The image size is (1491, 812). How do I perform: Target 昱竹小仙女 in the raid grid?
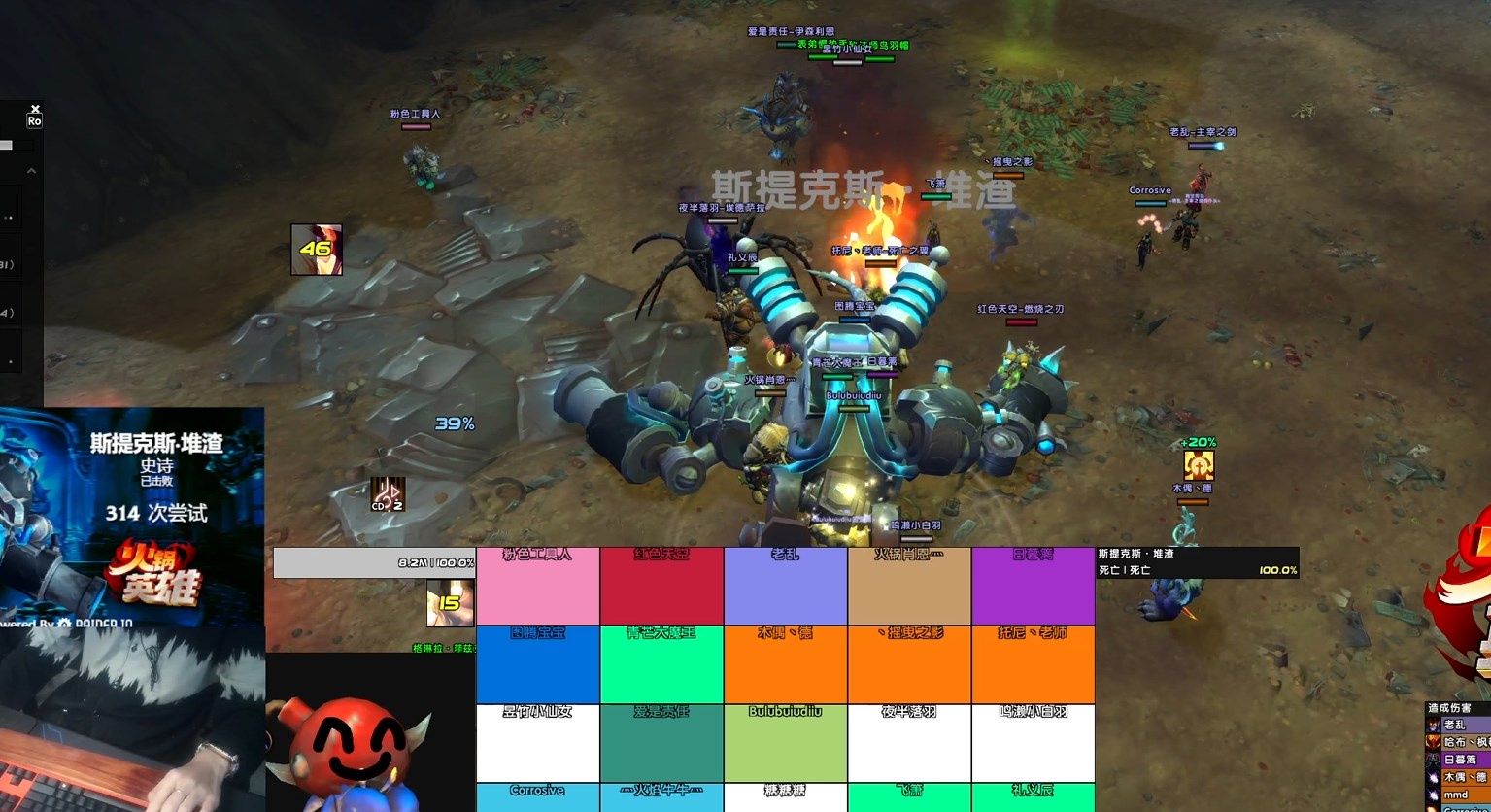tap(537, 743)
